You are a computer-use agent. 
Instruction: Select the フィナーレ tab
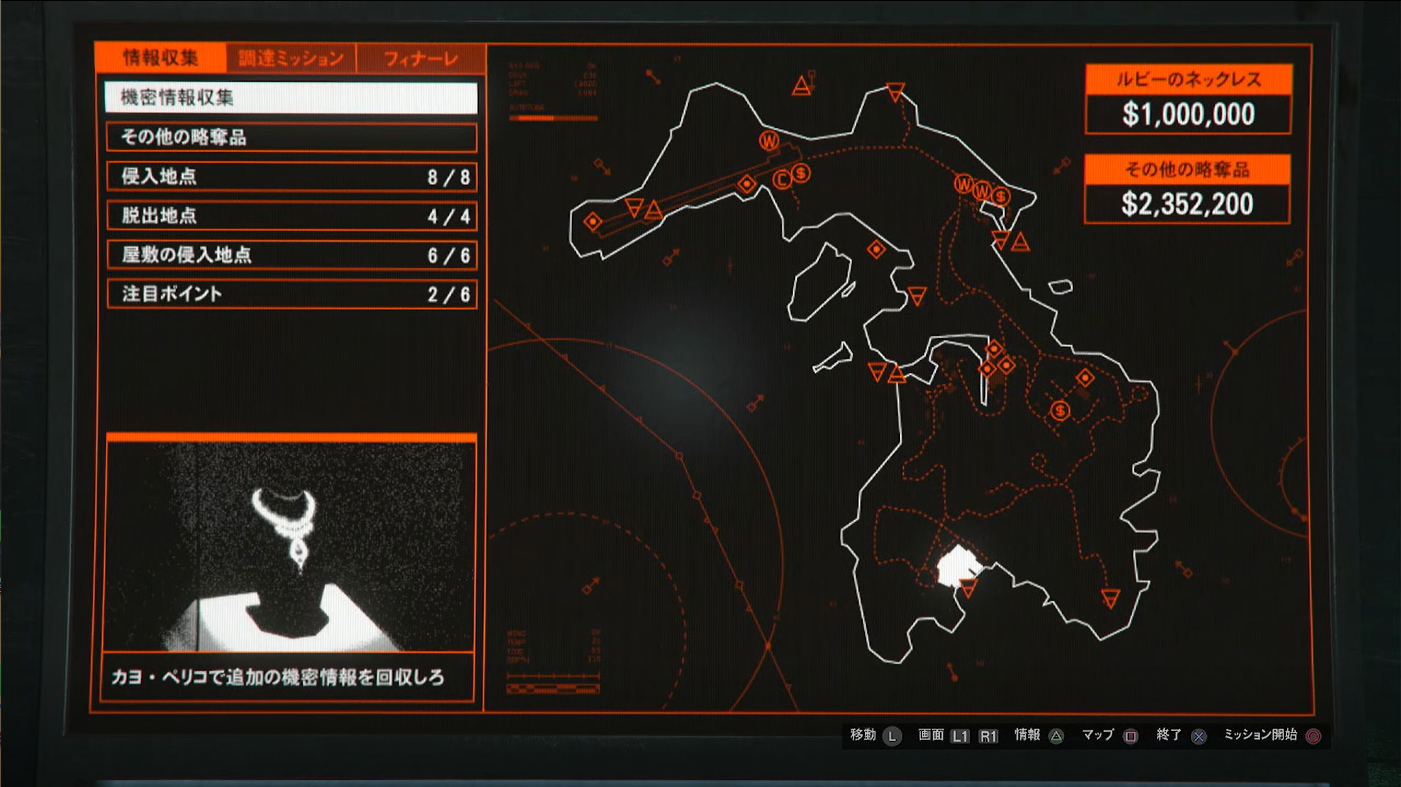(420, 58)
